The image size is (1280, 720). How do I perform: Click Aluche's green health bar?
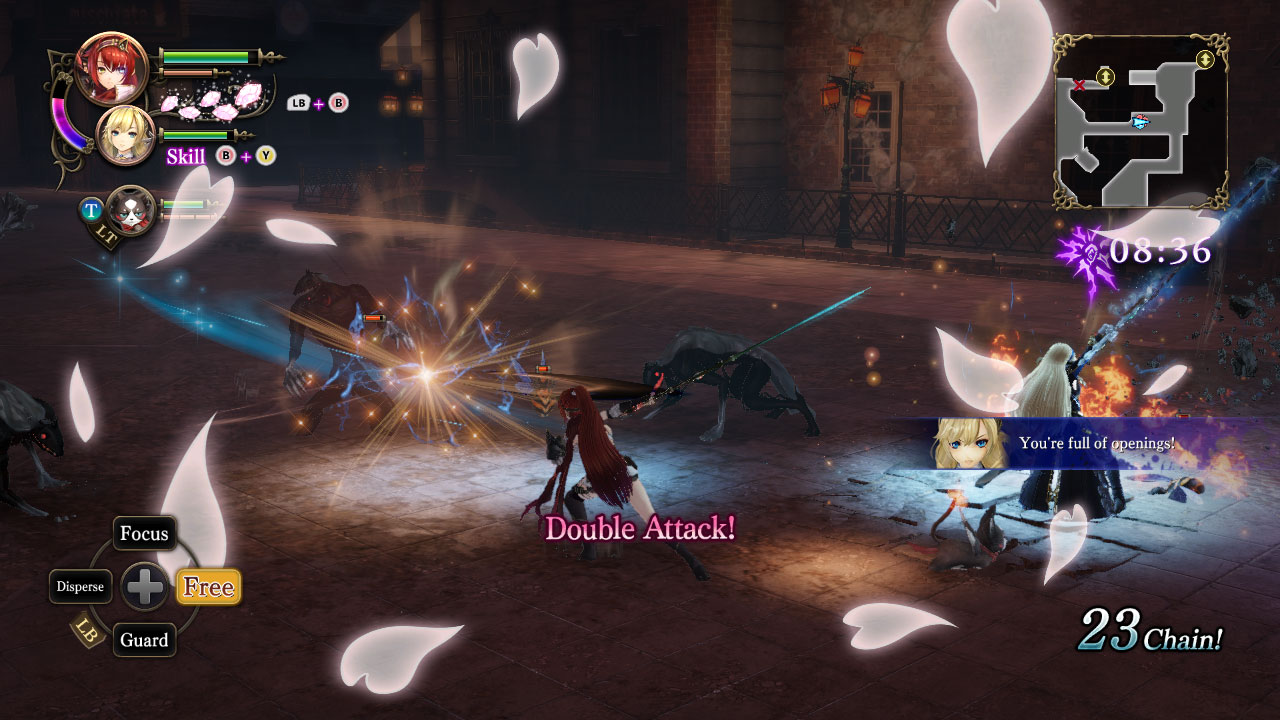click(x=206, y=56)
